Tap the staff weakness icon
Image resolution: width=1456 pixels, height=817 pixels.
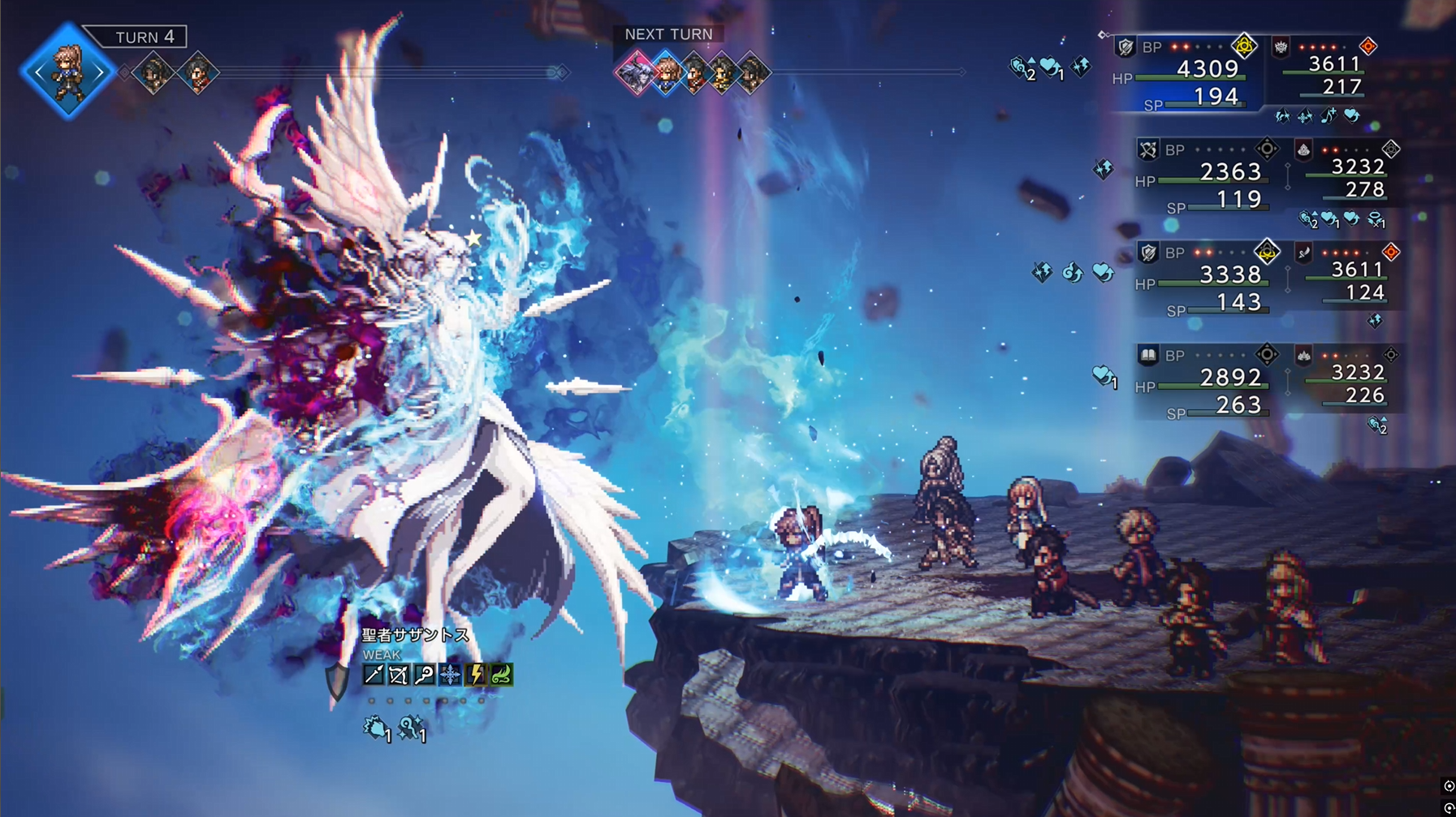pyautogui.click(x=424, y=675)
